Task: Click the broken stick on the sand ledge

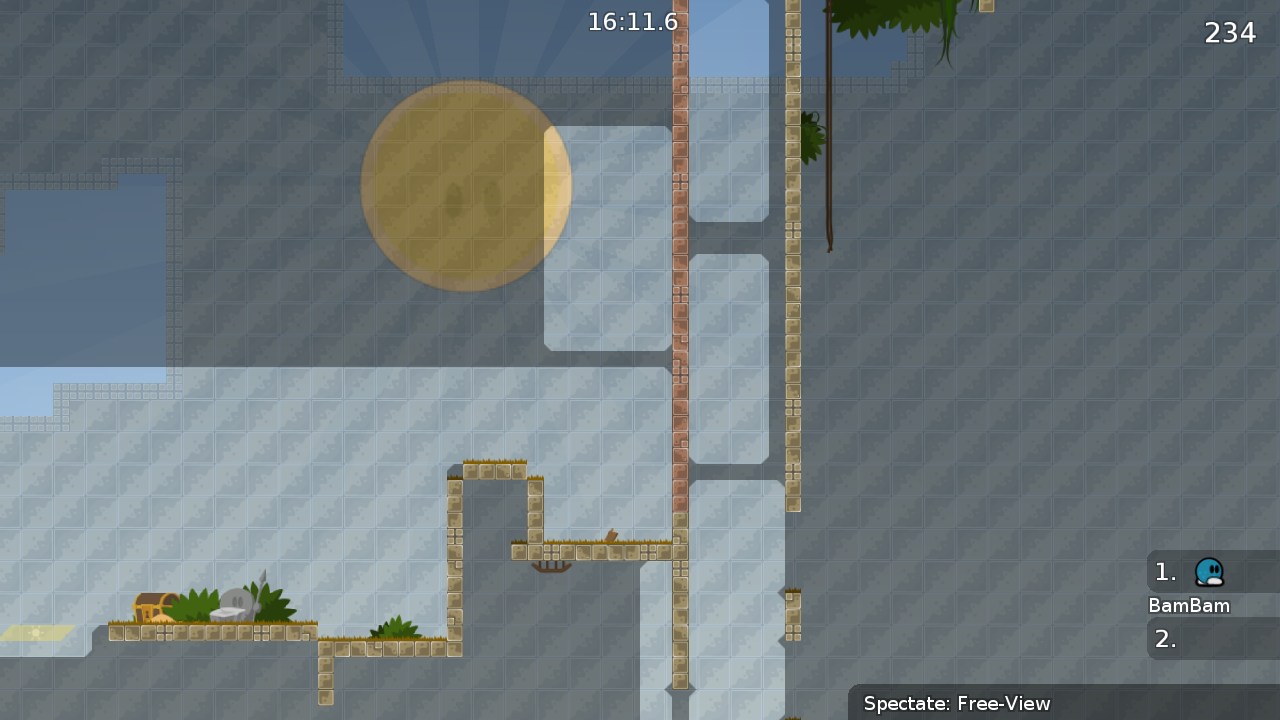Action: tap(612, 537)
